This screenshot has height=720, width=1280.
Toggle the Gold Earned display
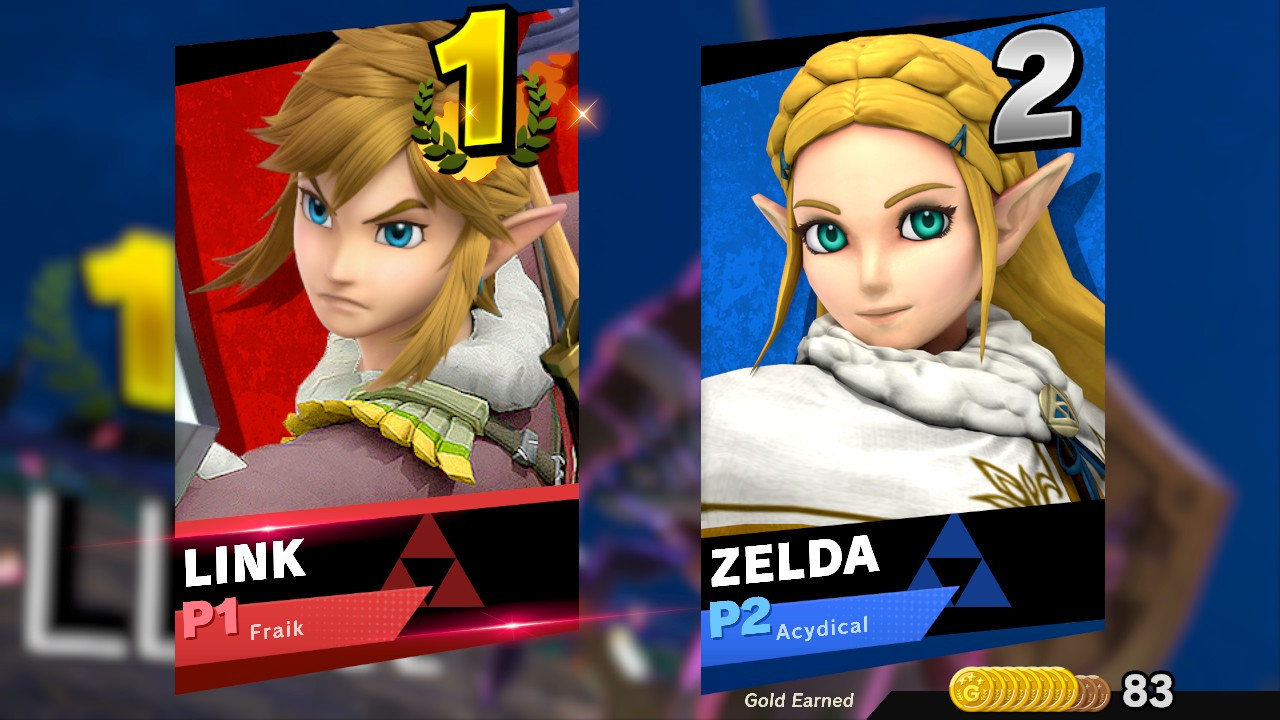coord(800,699)
